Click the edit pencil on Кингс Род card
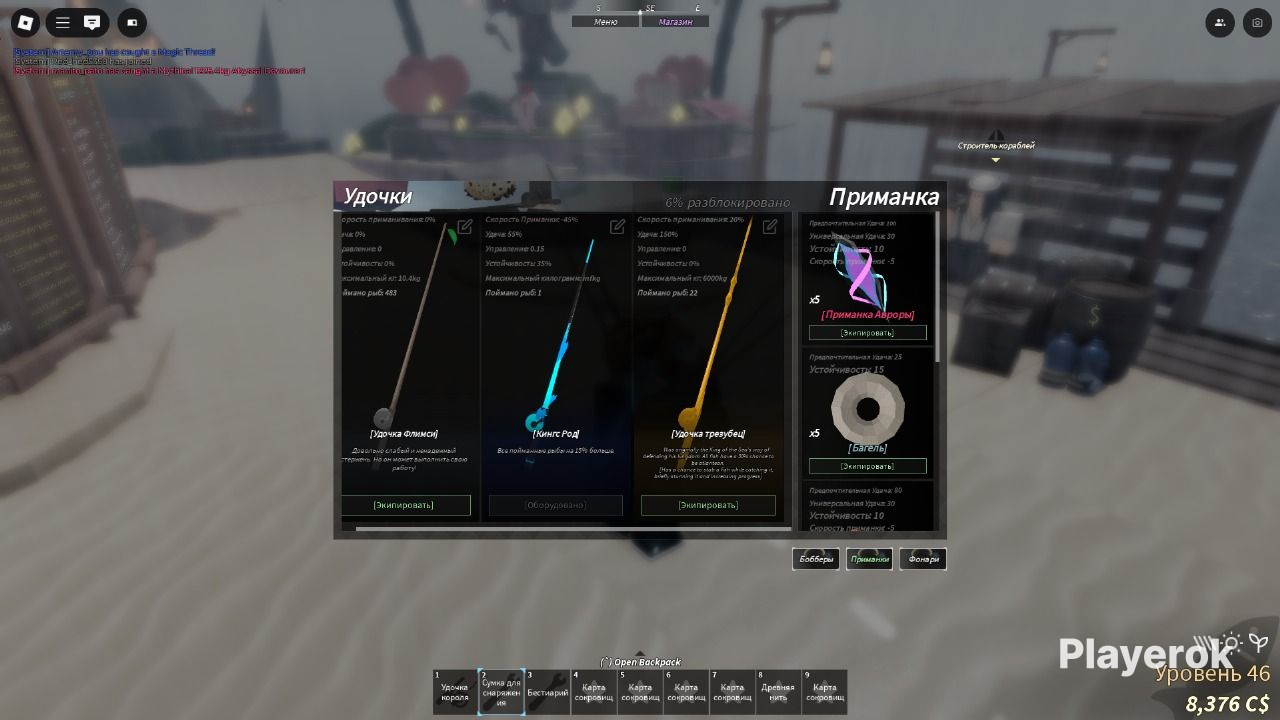The width and height of the screenshot is (1280, 720). (x=615, y=226)
